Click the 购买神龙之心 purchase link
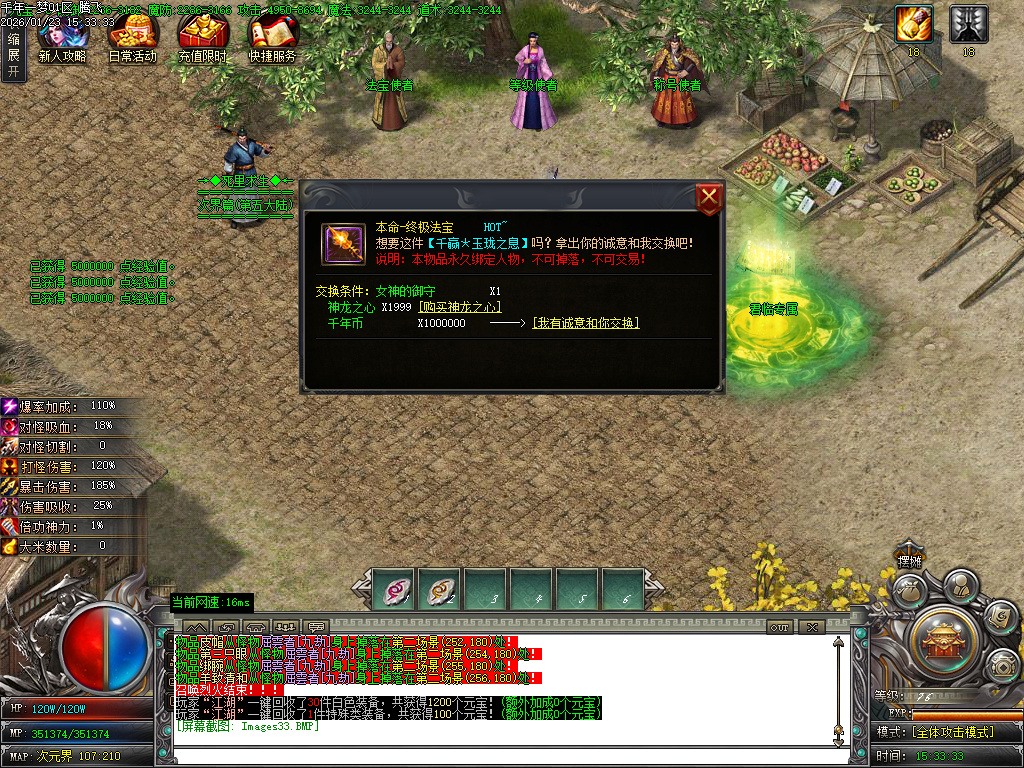This screenshot has height=768, width=1024. tap(460, 308)
